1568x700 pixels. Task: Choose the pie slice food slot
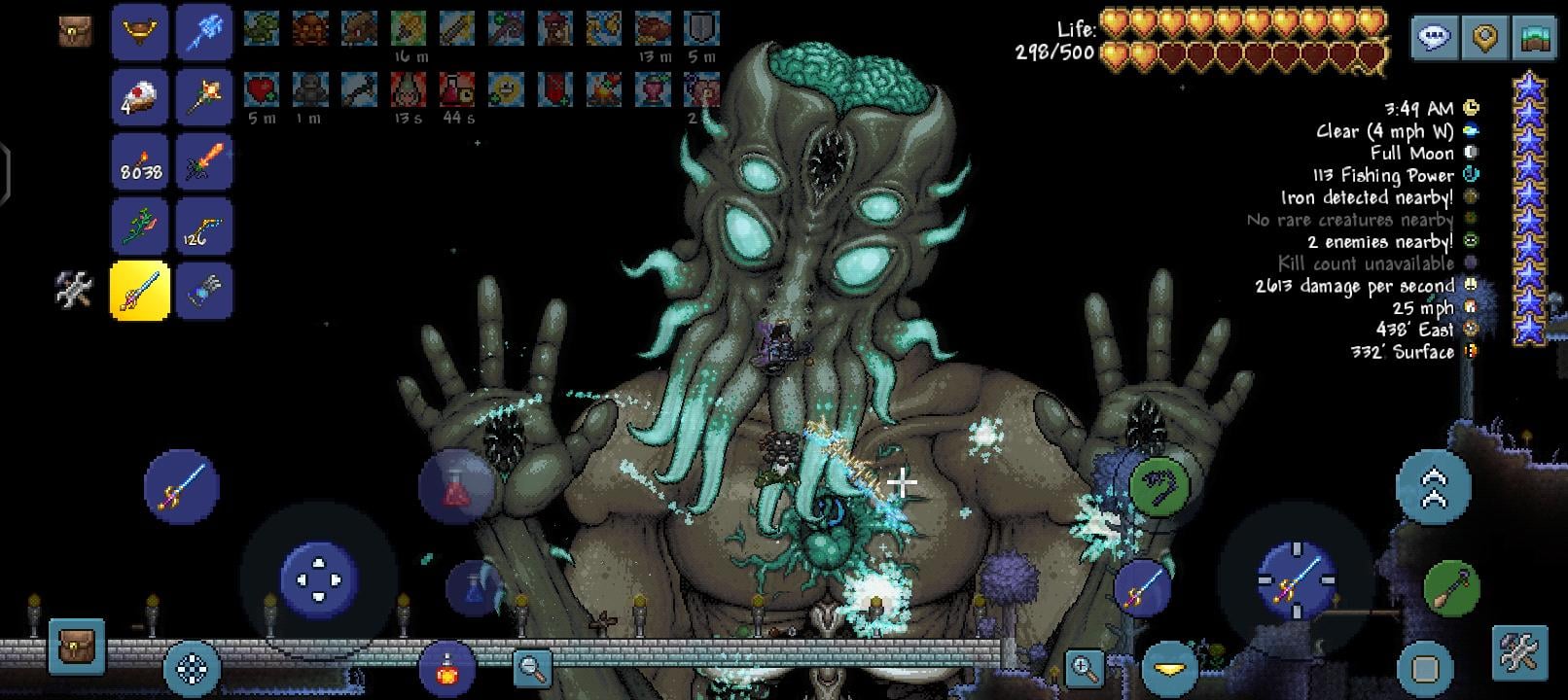[x=140, y=97]
